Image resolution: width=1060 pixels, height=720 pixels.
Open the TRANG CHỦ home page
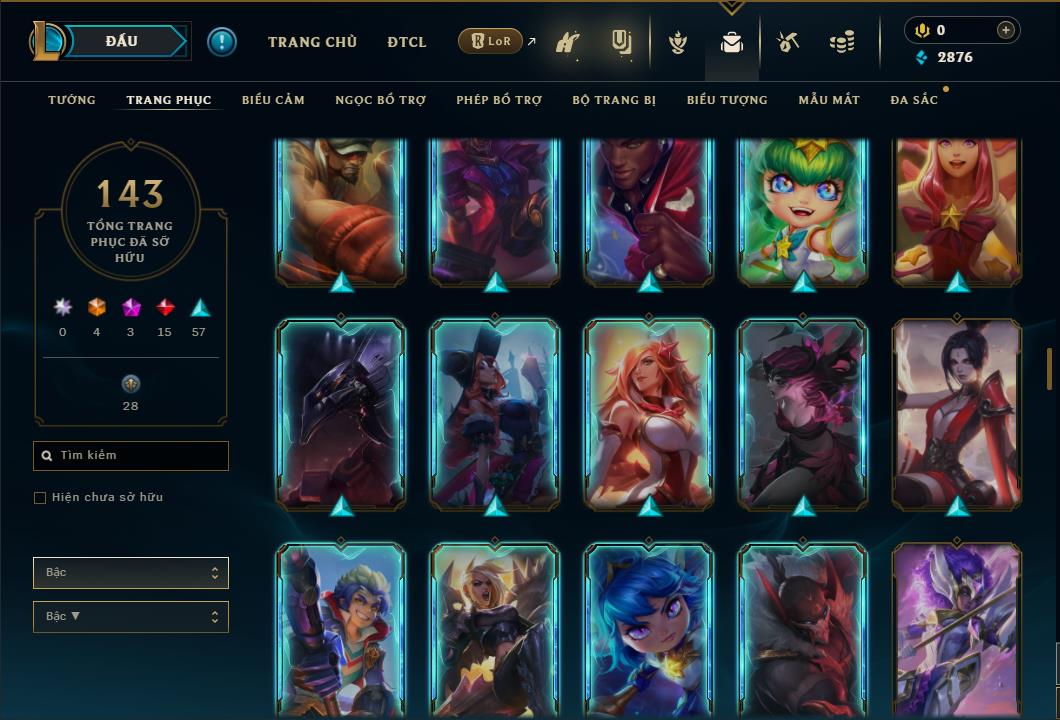[x=312, y=42]
